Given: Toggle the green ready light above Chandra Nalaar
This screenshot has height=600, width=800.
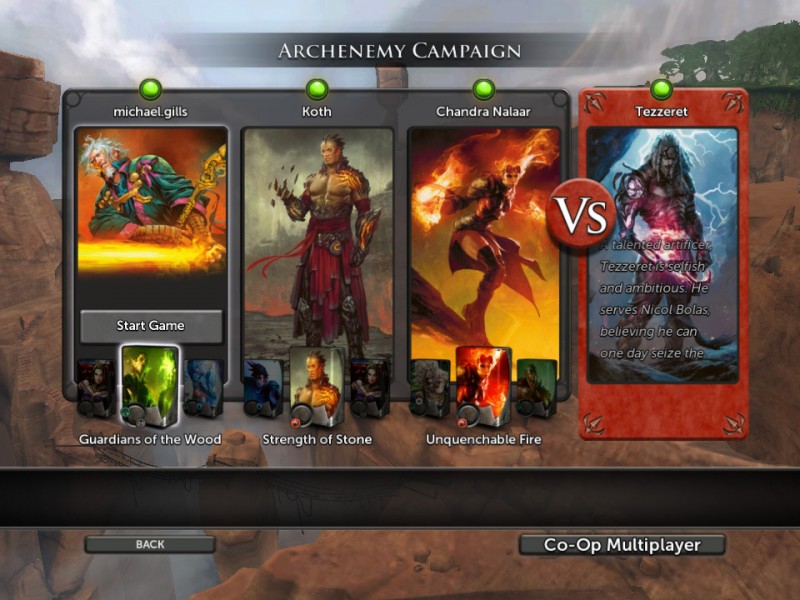Looking at the screenshot, I should pyautogui.click(x=484, y=89).
